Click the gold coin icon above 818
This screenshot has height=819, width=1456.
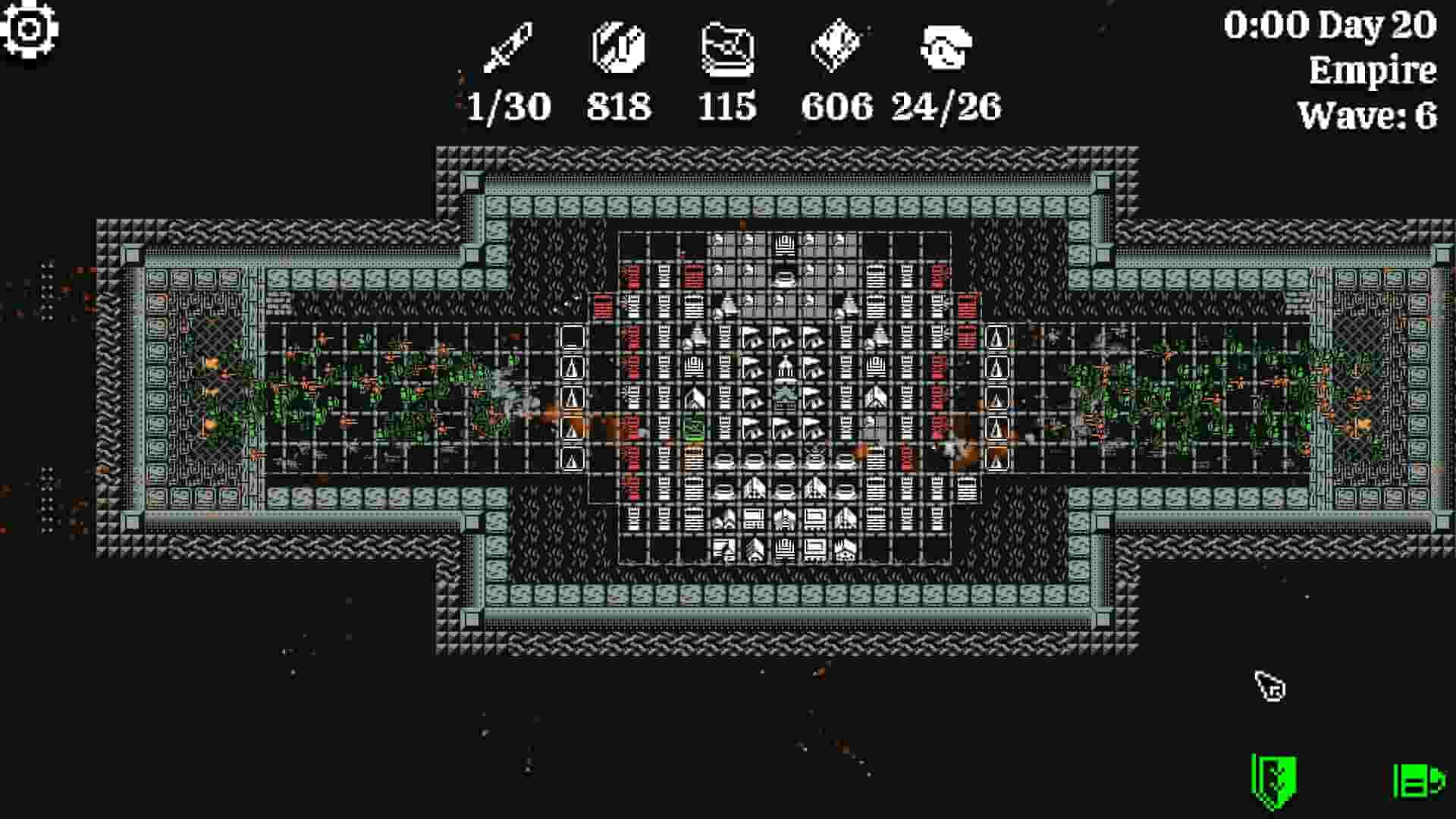(616, 45)
